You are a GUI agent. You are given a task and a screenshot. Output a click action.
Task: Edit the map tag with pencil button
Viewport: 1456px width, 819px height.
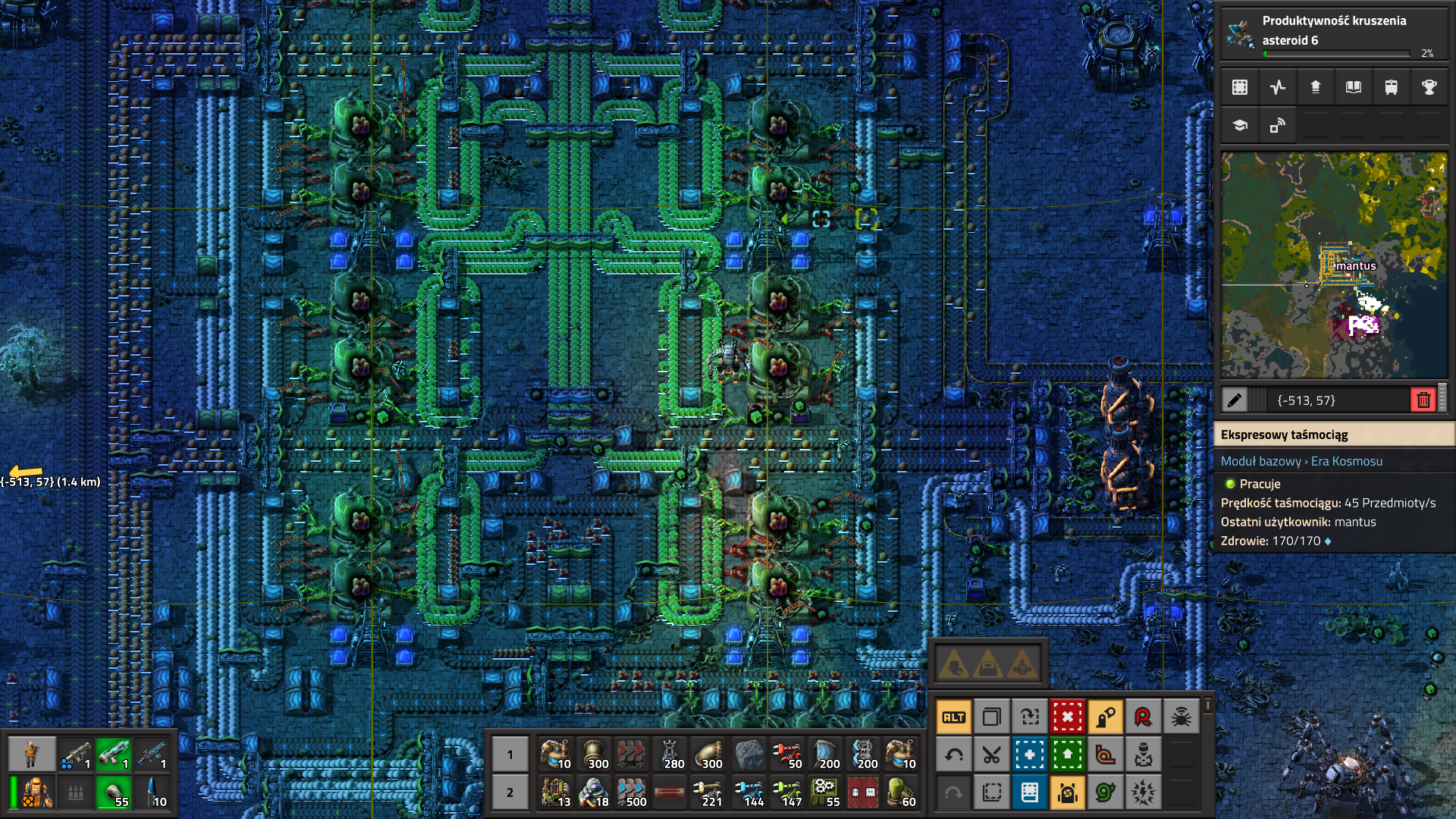pyautogui.click(x=1235, y=400)
